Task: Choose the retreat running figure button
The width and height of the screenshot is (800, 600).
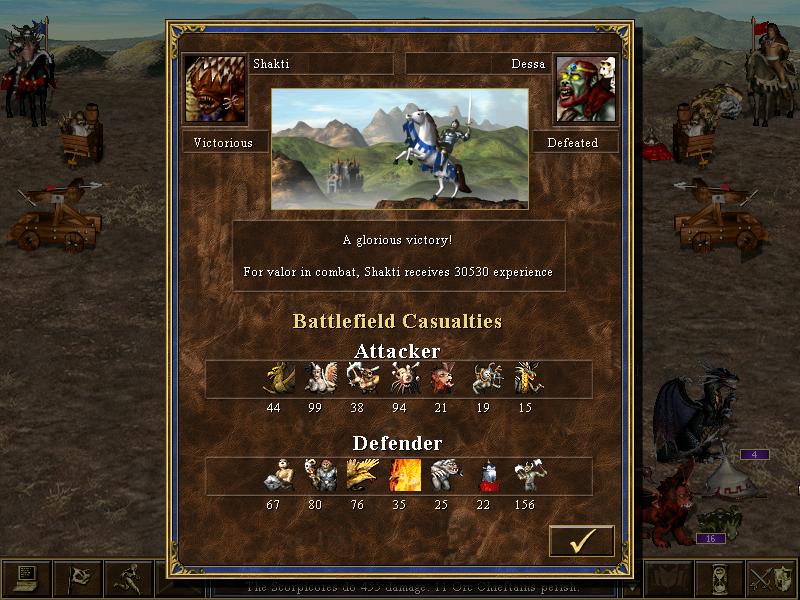Action: [128, 580]
